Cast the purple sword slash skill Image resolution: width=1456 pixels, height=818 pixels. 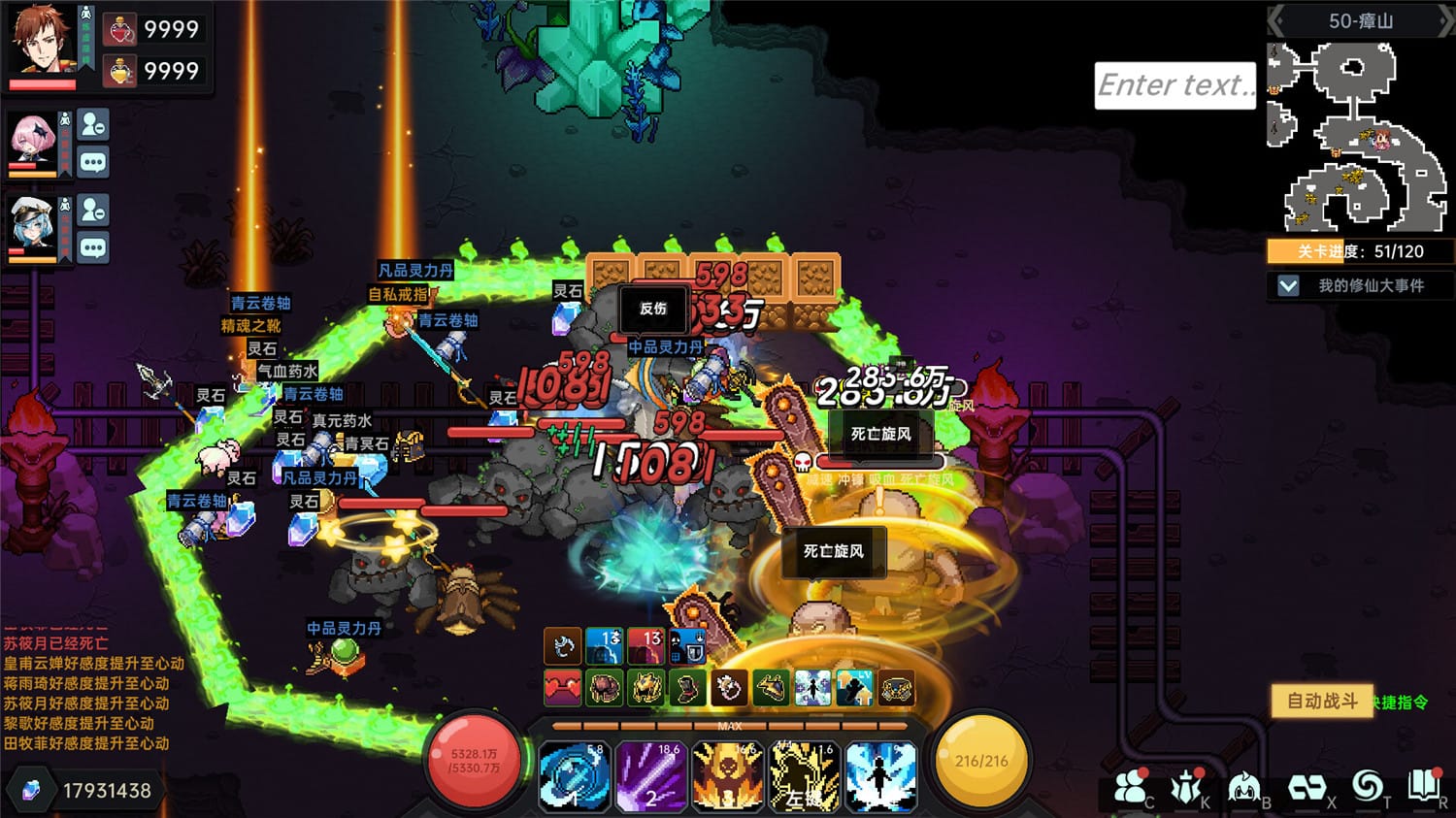pos(650,775)
